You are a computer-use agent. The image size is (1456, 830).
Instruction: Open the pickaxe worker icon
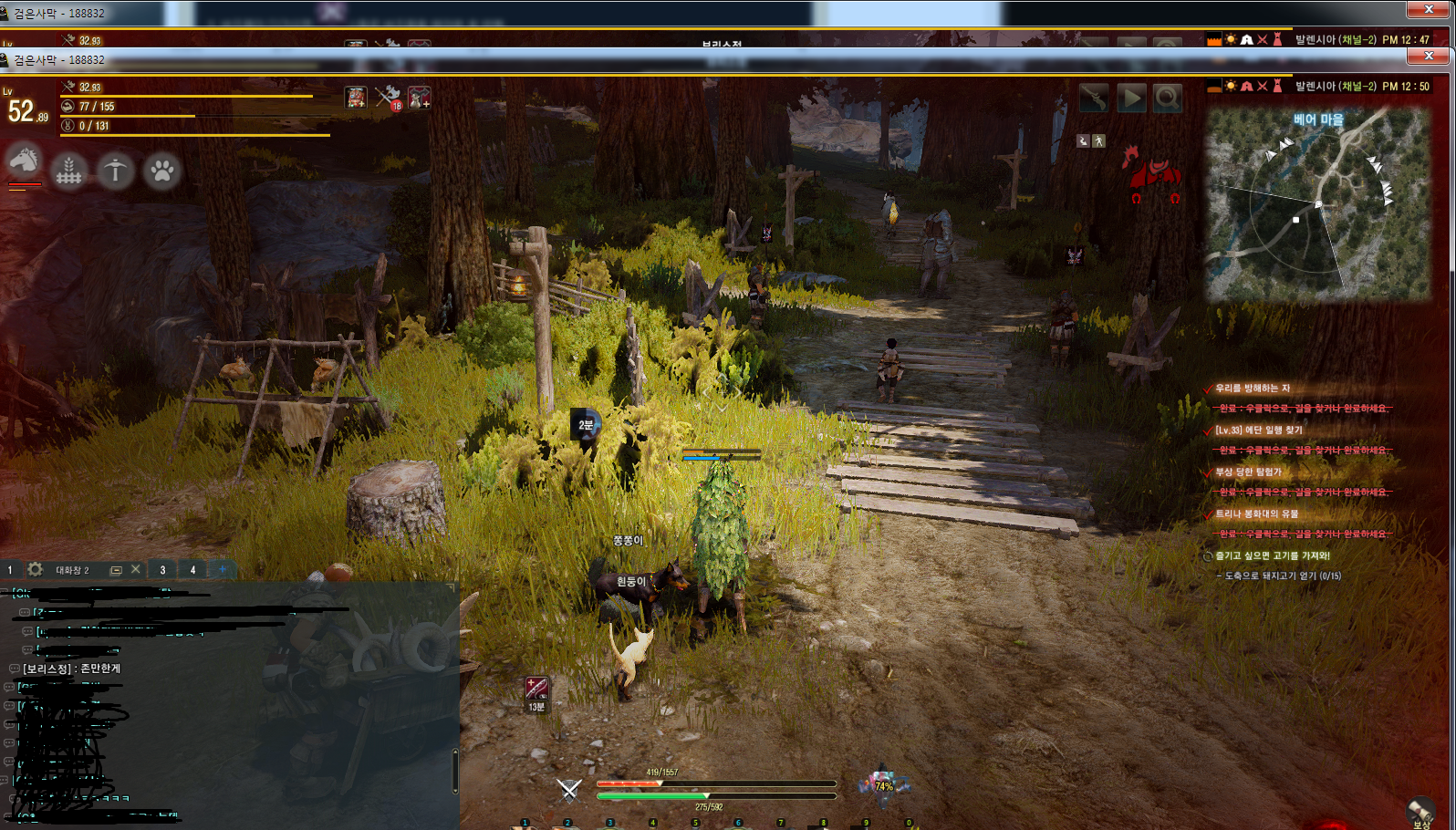(115, 171)
